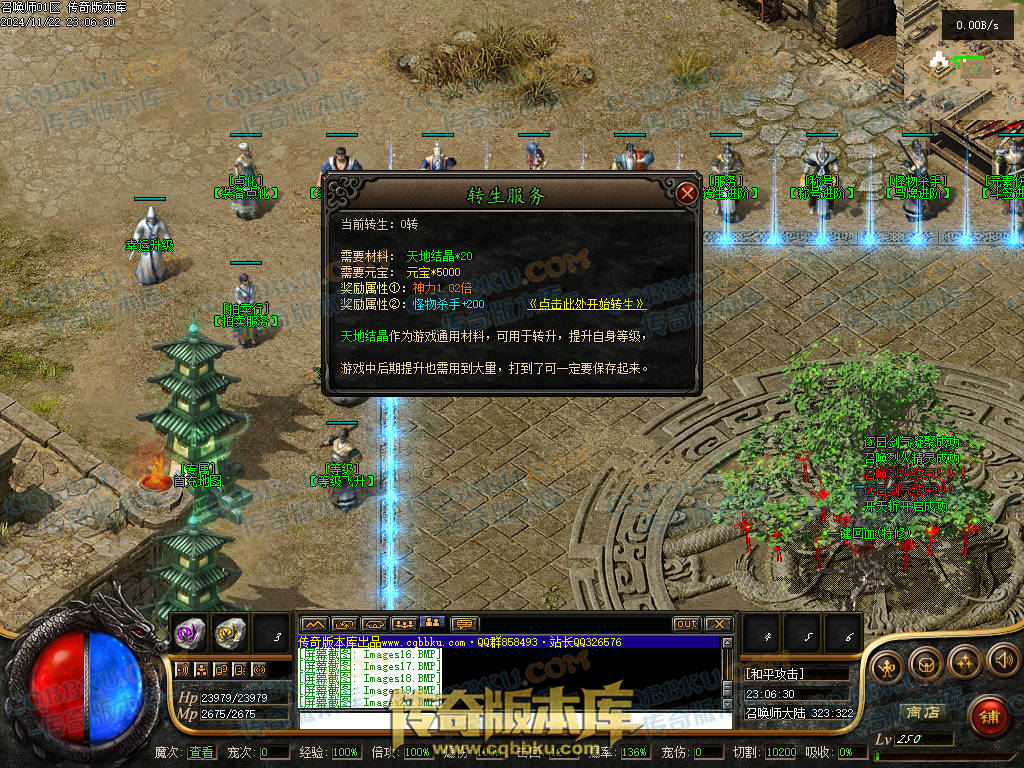The height and width of the screenshot is (768, 1024).
Task: Click the speaker sound round button
Action: [x=1003, y=660]
